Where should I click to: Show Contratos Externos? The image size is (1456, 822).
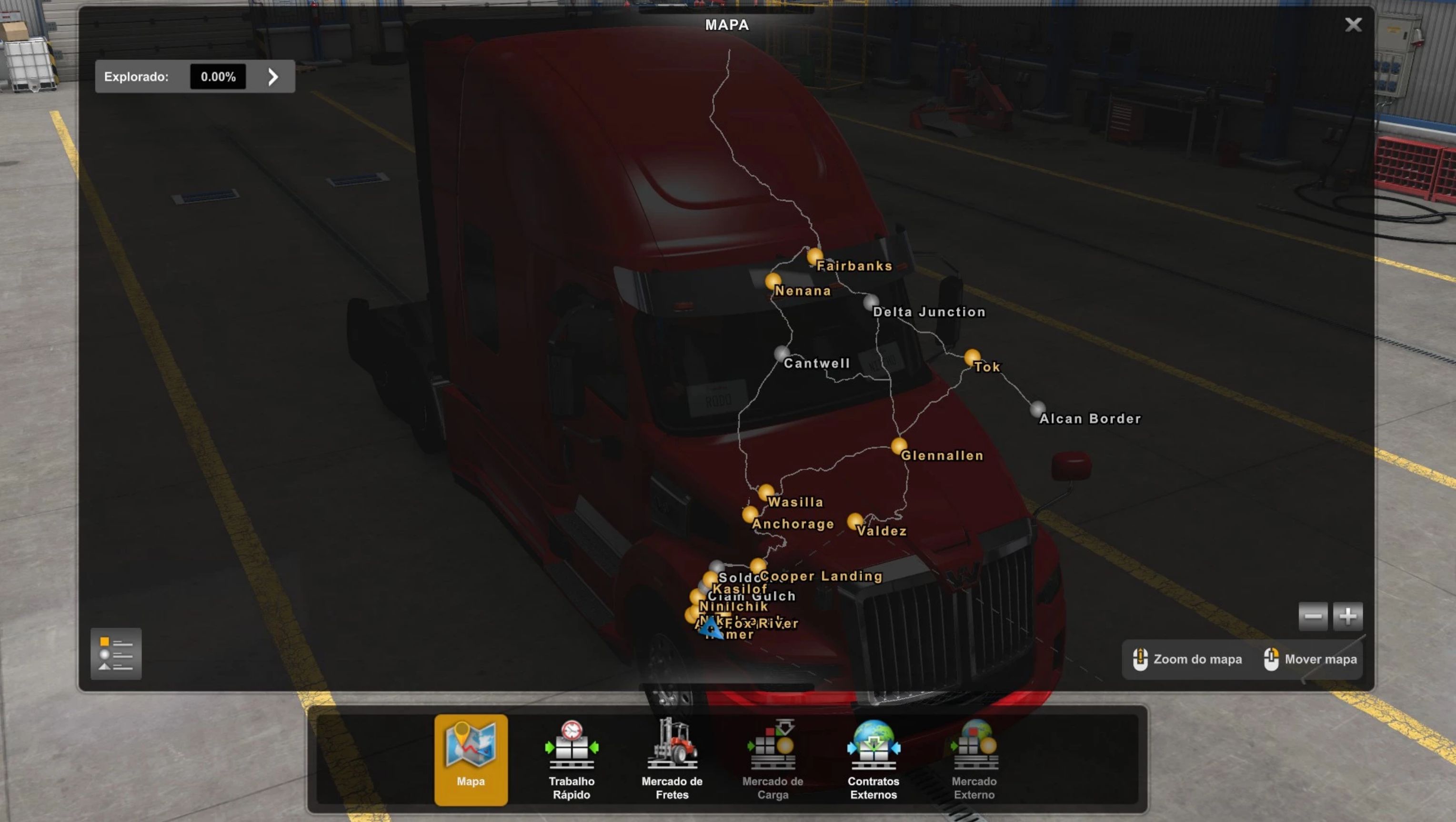coord(873,759)
